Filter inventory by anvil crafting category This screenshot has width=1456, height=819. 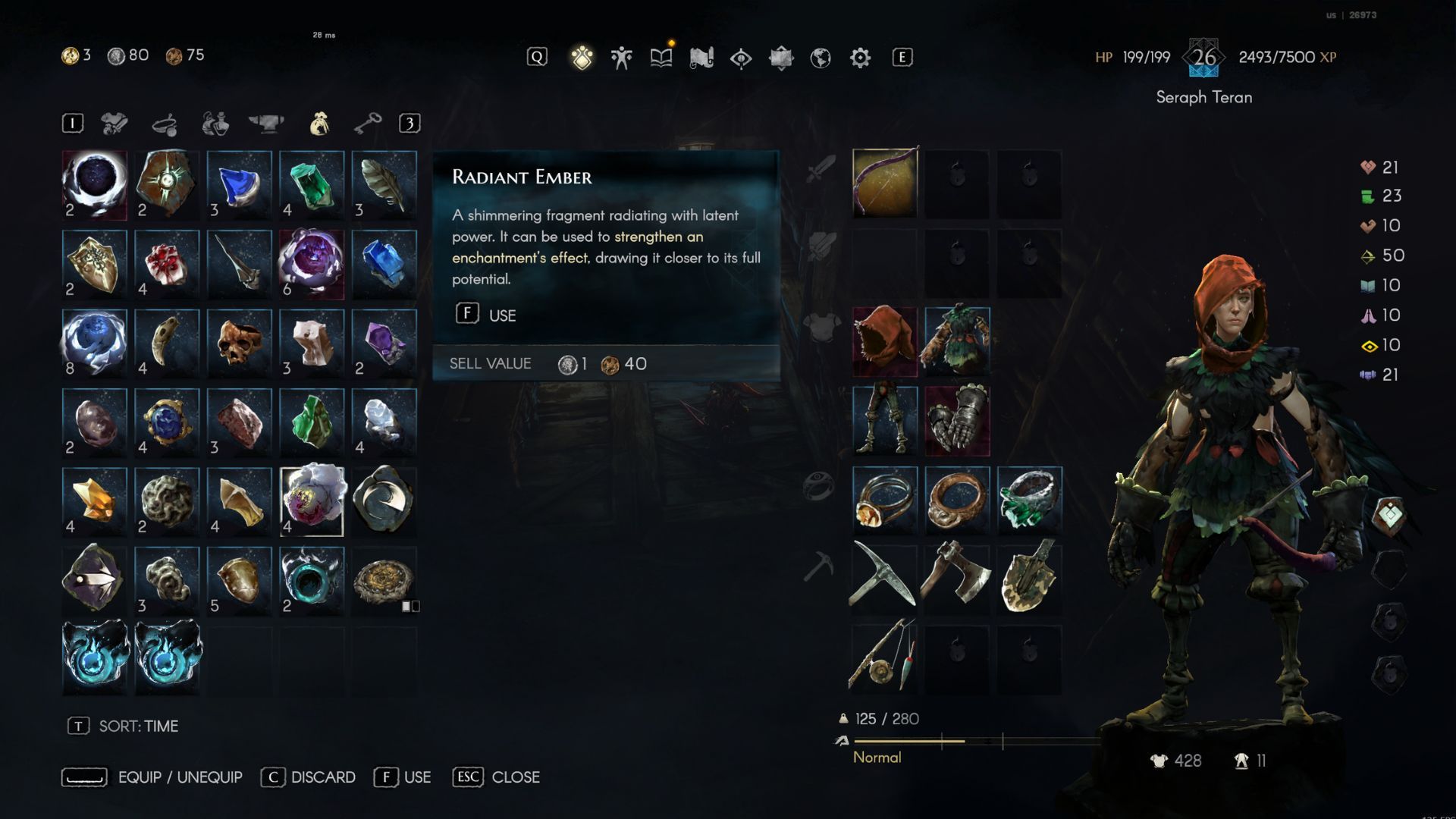tap(266, 123)
